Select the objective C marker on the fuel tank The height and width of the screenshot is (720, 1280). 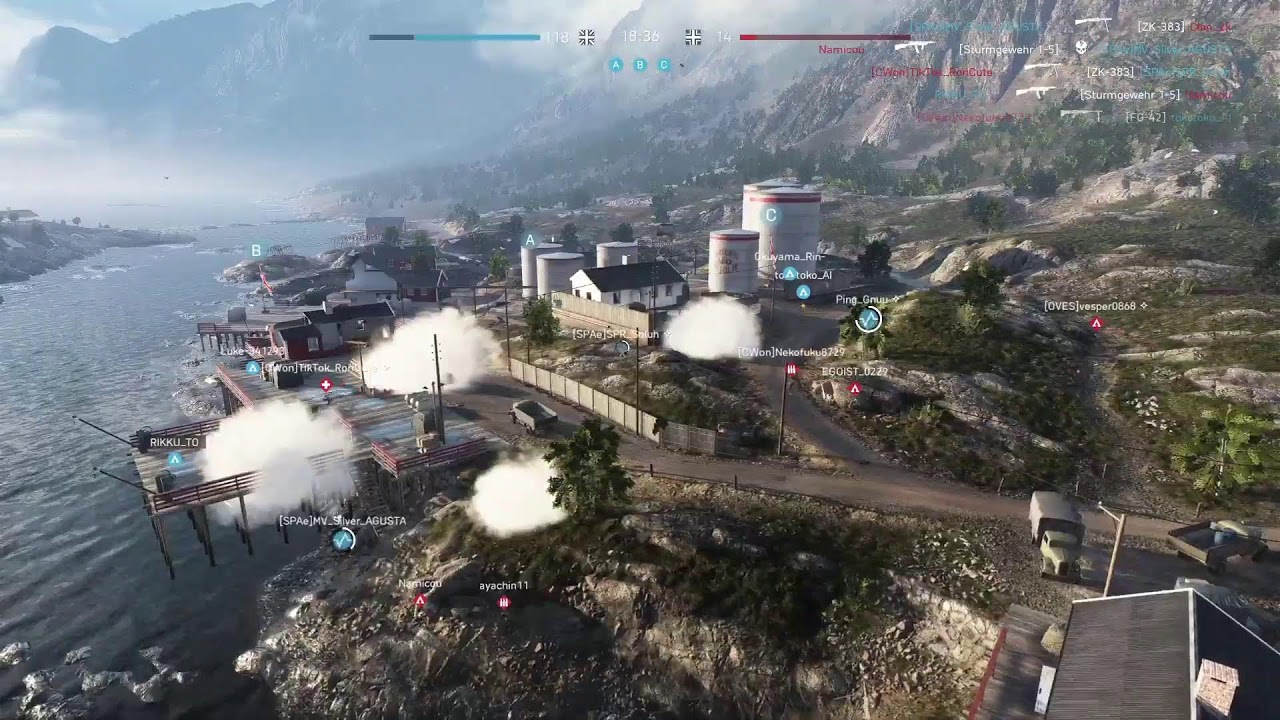click(x=770, y=213)
